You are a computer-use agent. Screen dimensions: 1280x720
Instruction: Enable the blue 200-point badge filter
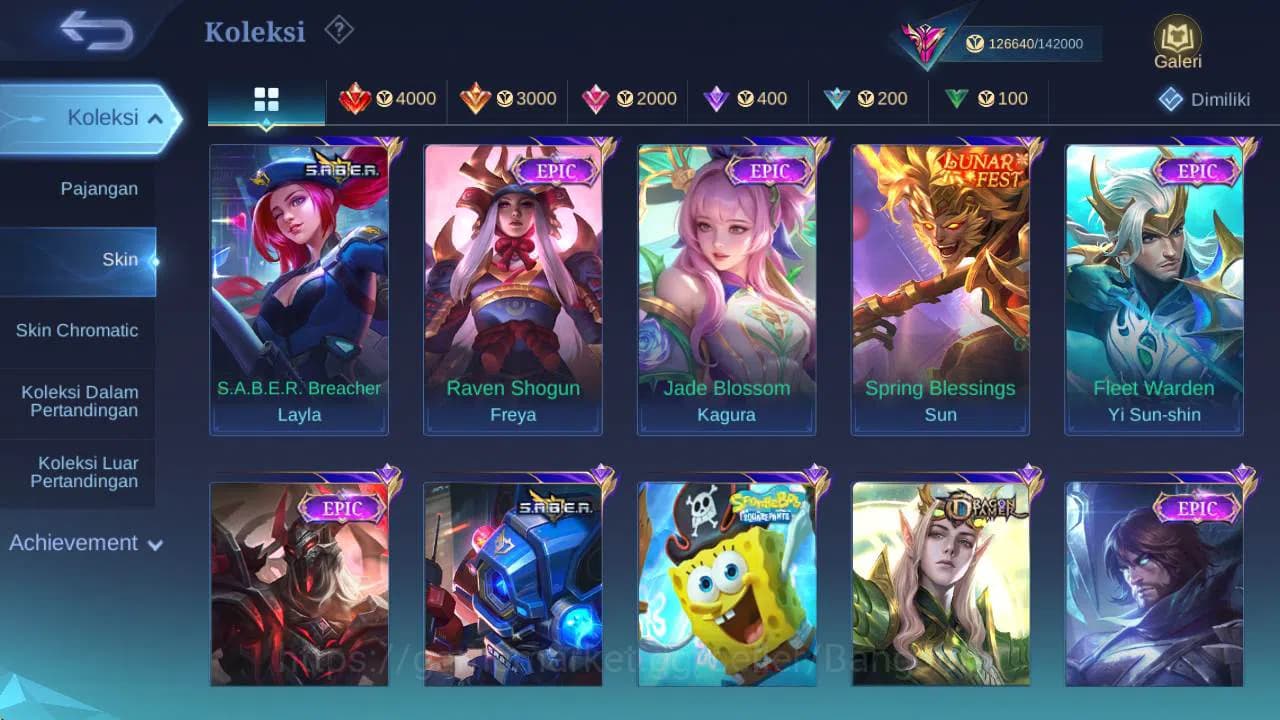866,99
